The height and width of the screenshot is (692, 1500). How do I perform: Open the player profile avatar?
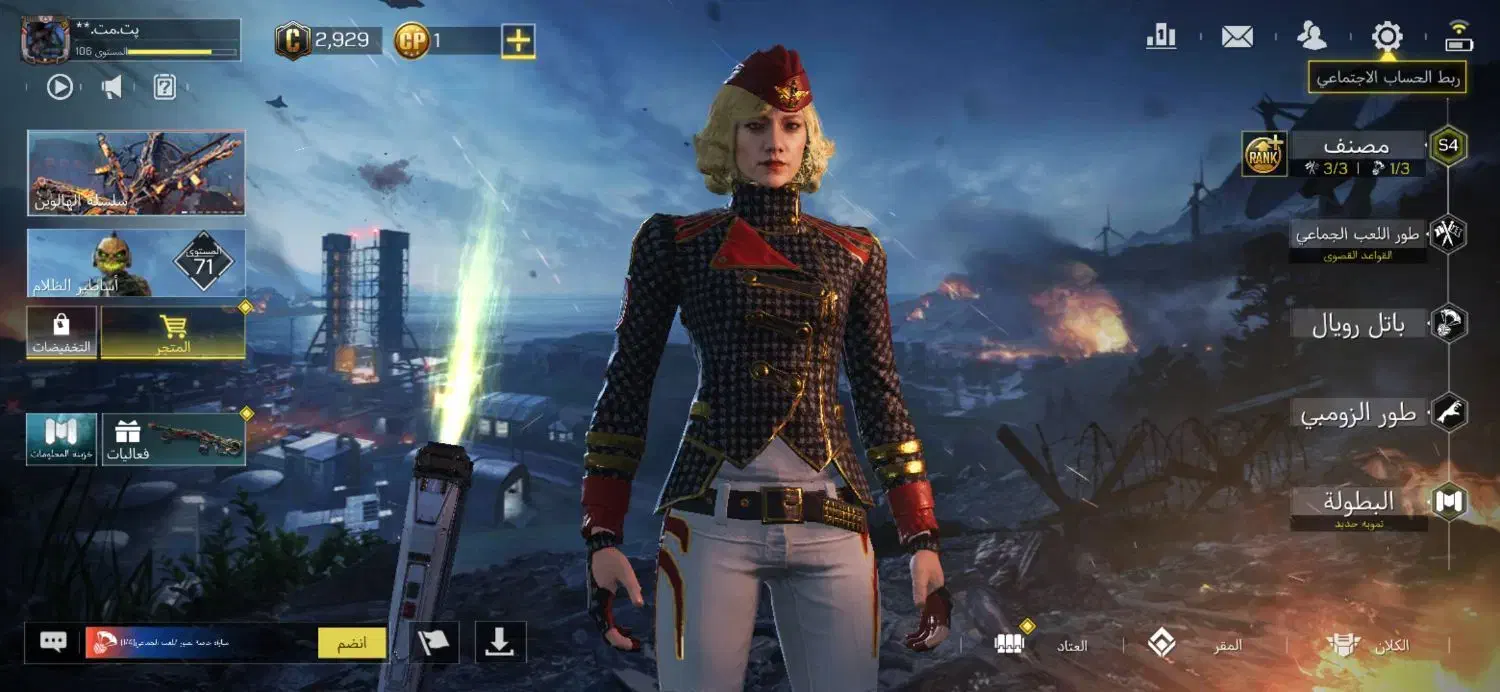click(46, 40)
